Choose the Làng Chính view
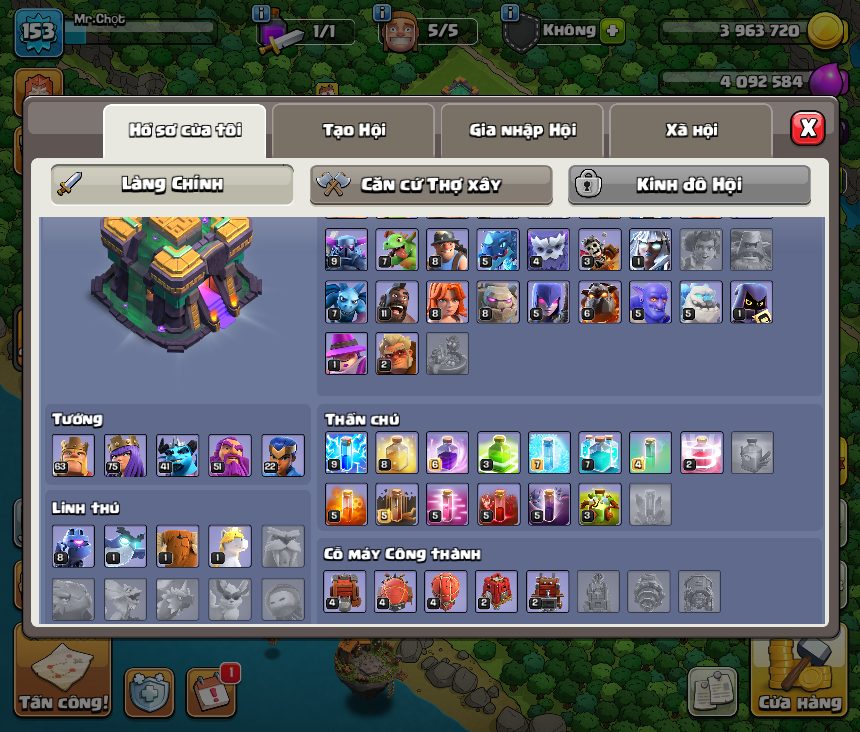Image resolution: width=860 pixels, height=732 pixels. (172, 184)
